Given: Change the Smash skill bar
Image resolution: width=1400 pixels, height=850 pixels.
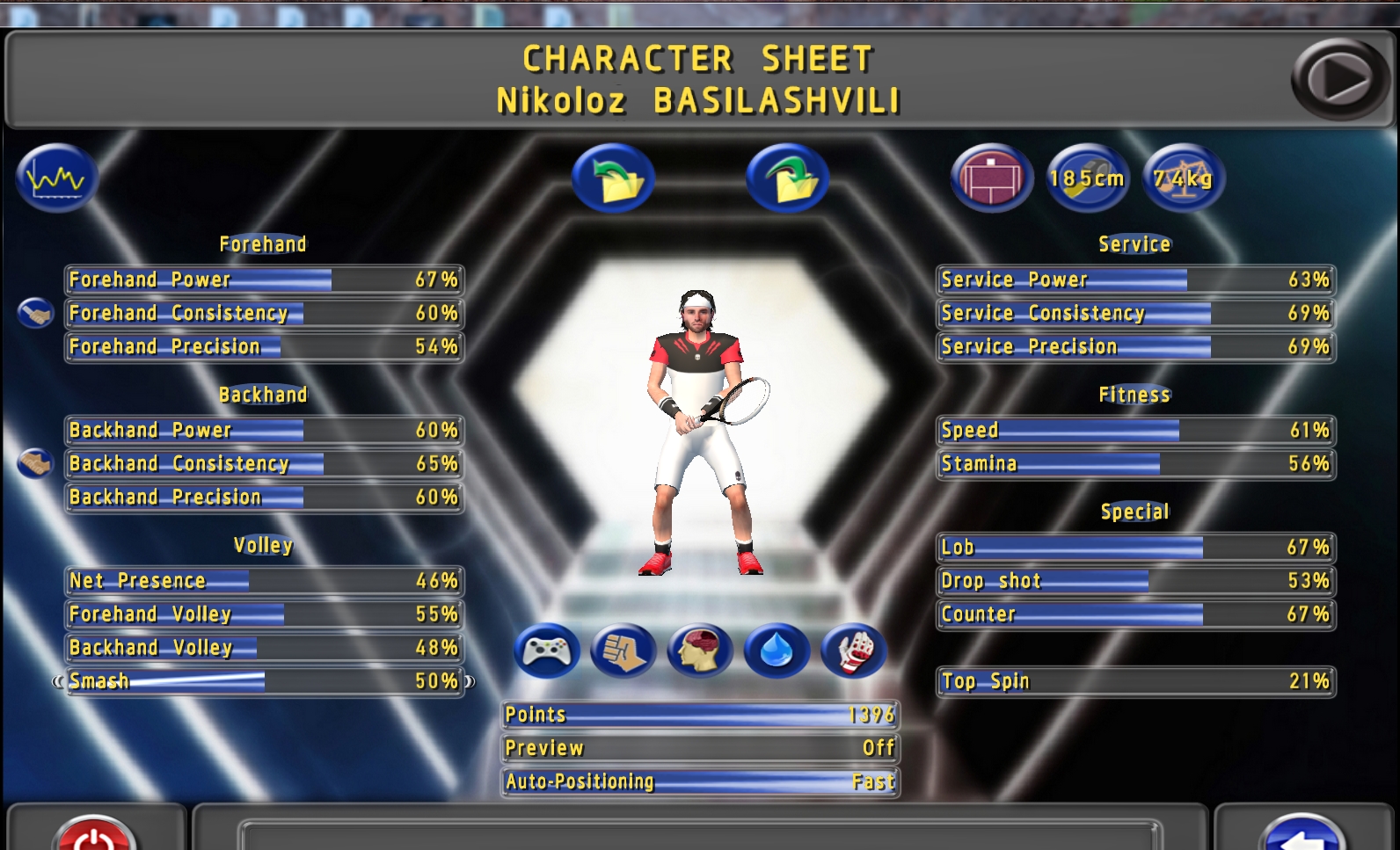Looking at the screenshot, I should click(264, 681).
